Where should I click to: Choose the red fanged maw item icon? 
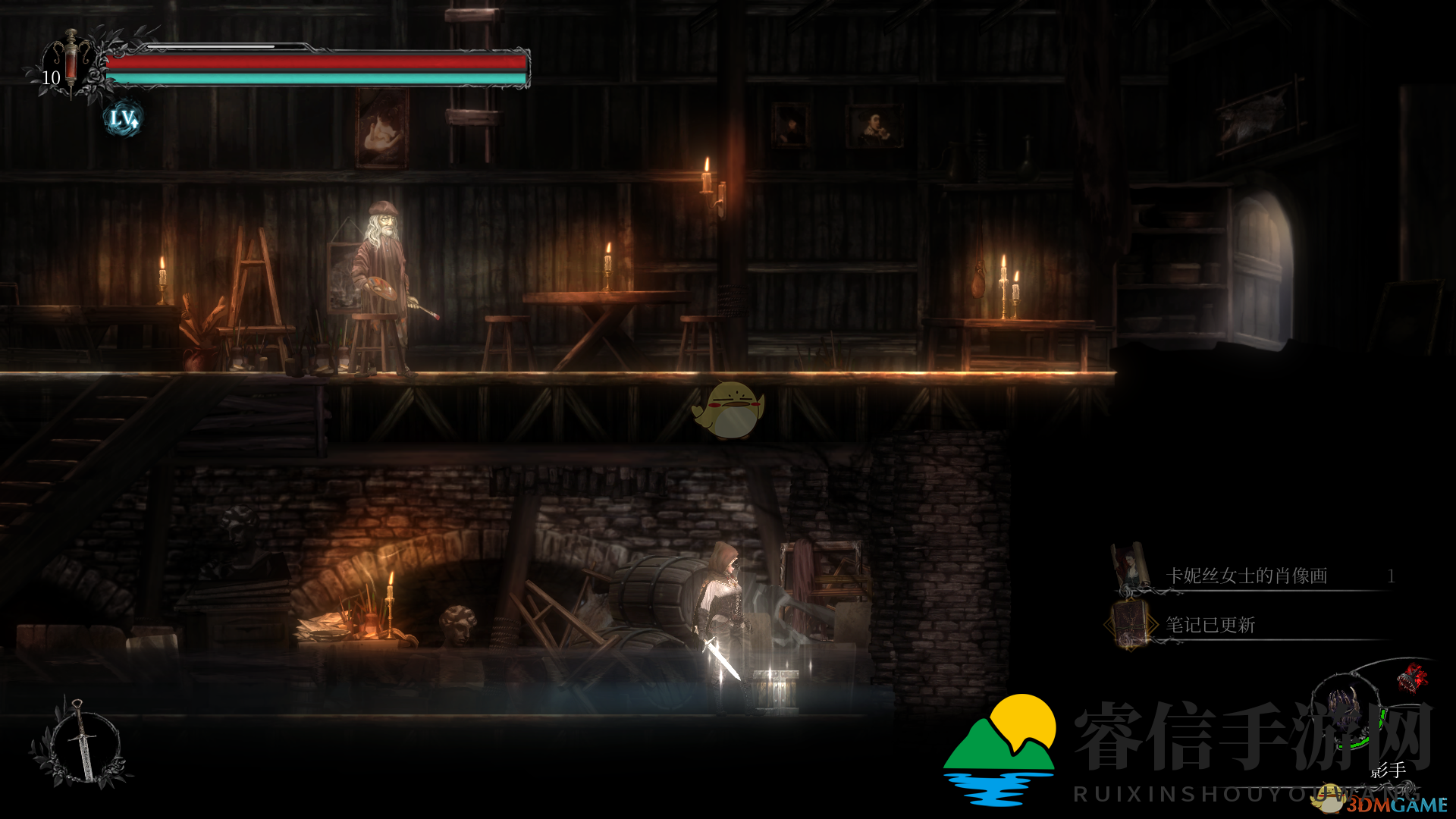(1411, 677)
